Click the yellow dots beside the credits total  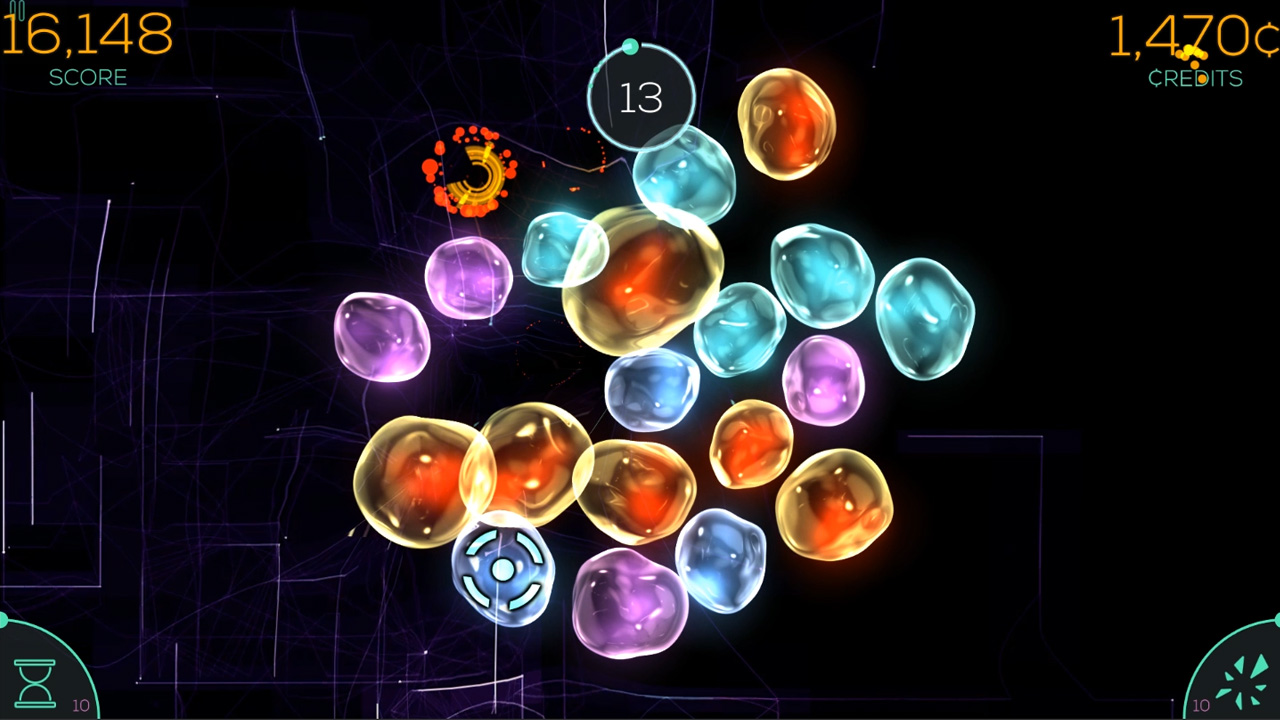coord(1192,51)
